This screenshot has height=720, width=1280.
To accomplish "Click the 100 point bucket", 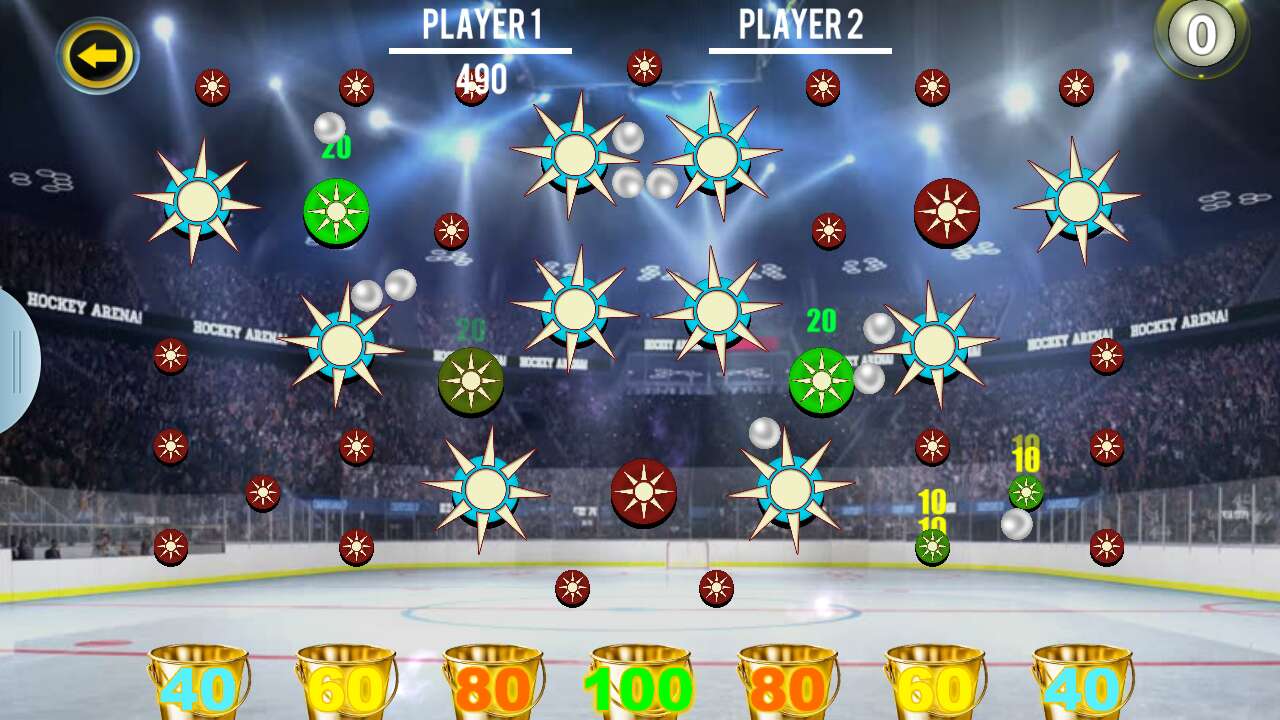I will (638, 688).
